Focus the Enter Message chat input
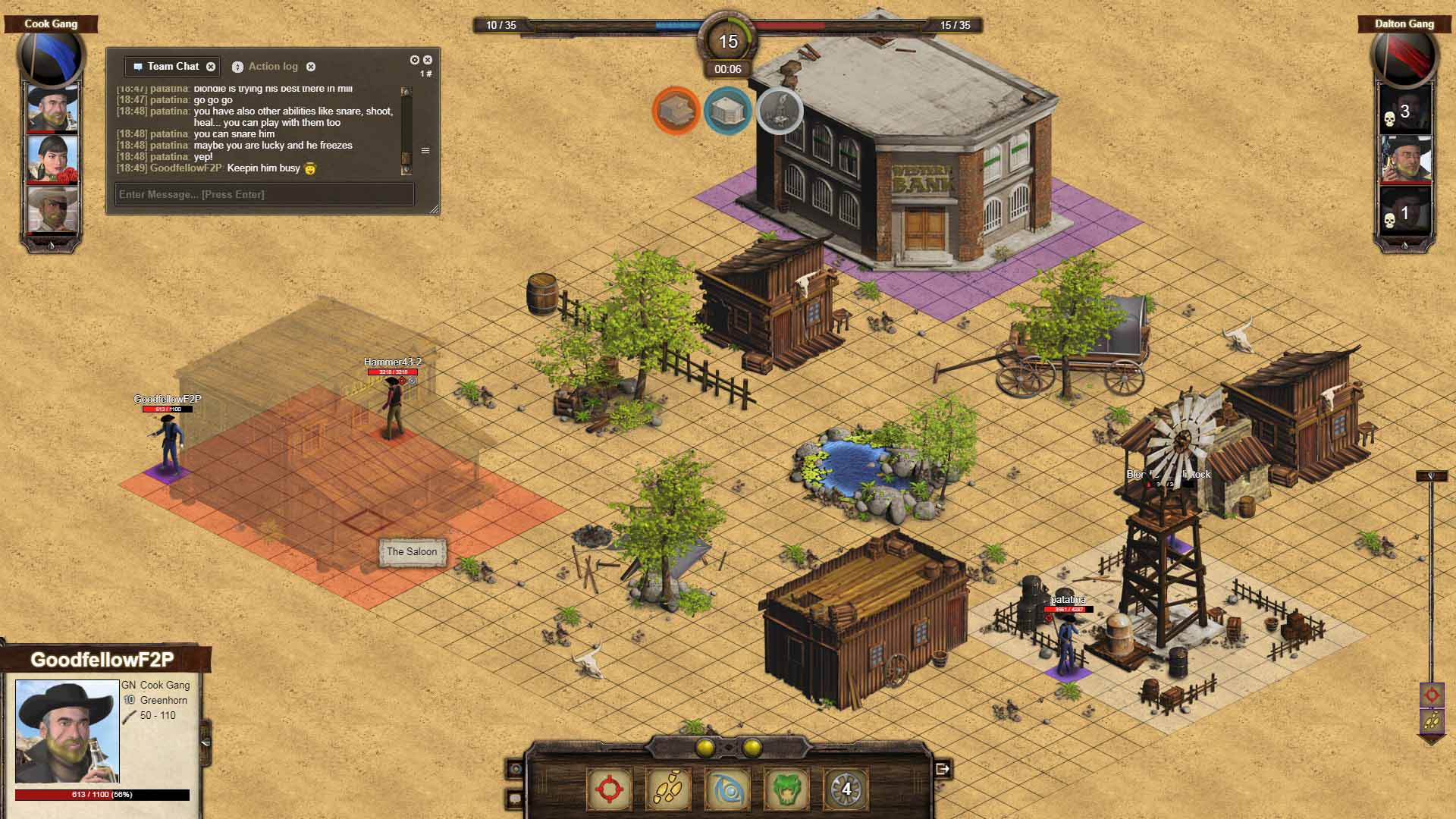Image resolution: width=1456 pixels, height=819 pixels. 264,194
